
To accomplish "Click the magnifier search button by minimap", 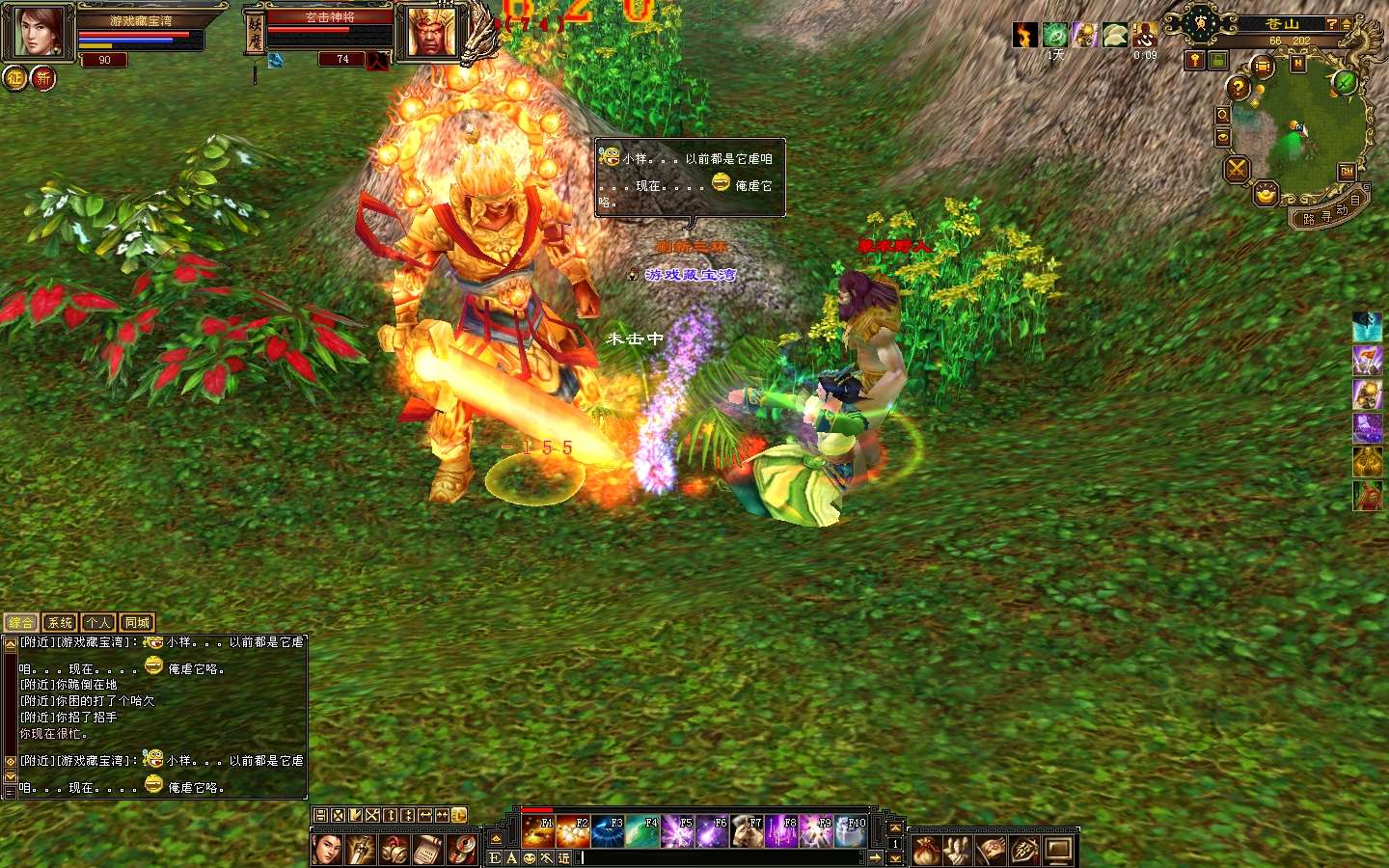I will [x=1222, y=115].
